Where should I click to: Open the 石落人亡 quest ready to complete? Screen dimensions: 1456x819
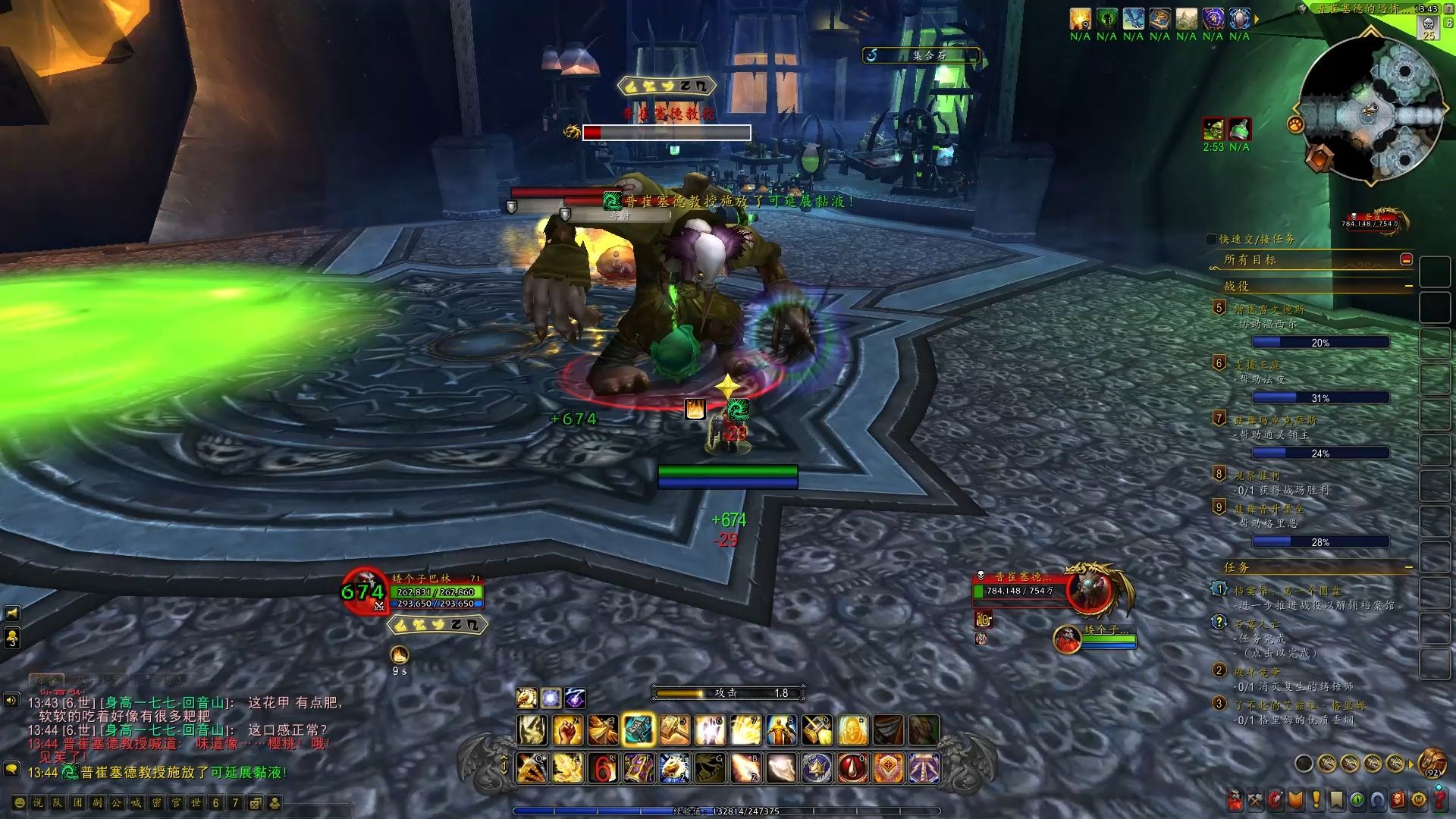(1257, 624)
